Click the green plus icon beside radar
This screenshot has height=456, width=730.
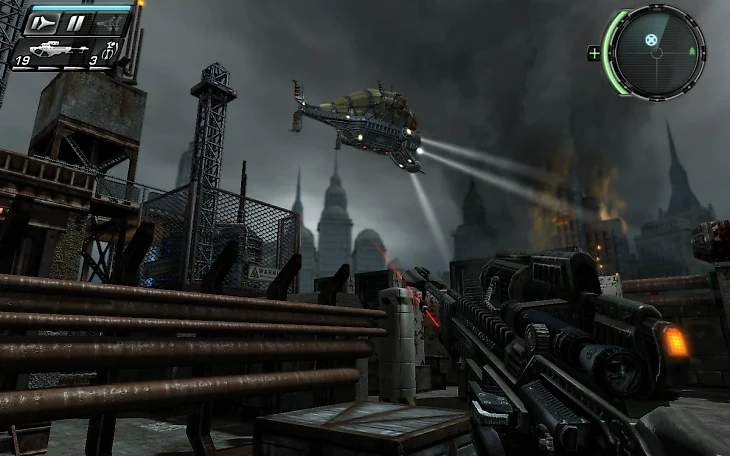[x=594, y=53]
